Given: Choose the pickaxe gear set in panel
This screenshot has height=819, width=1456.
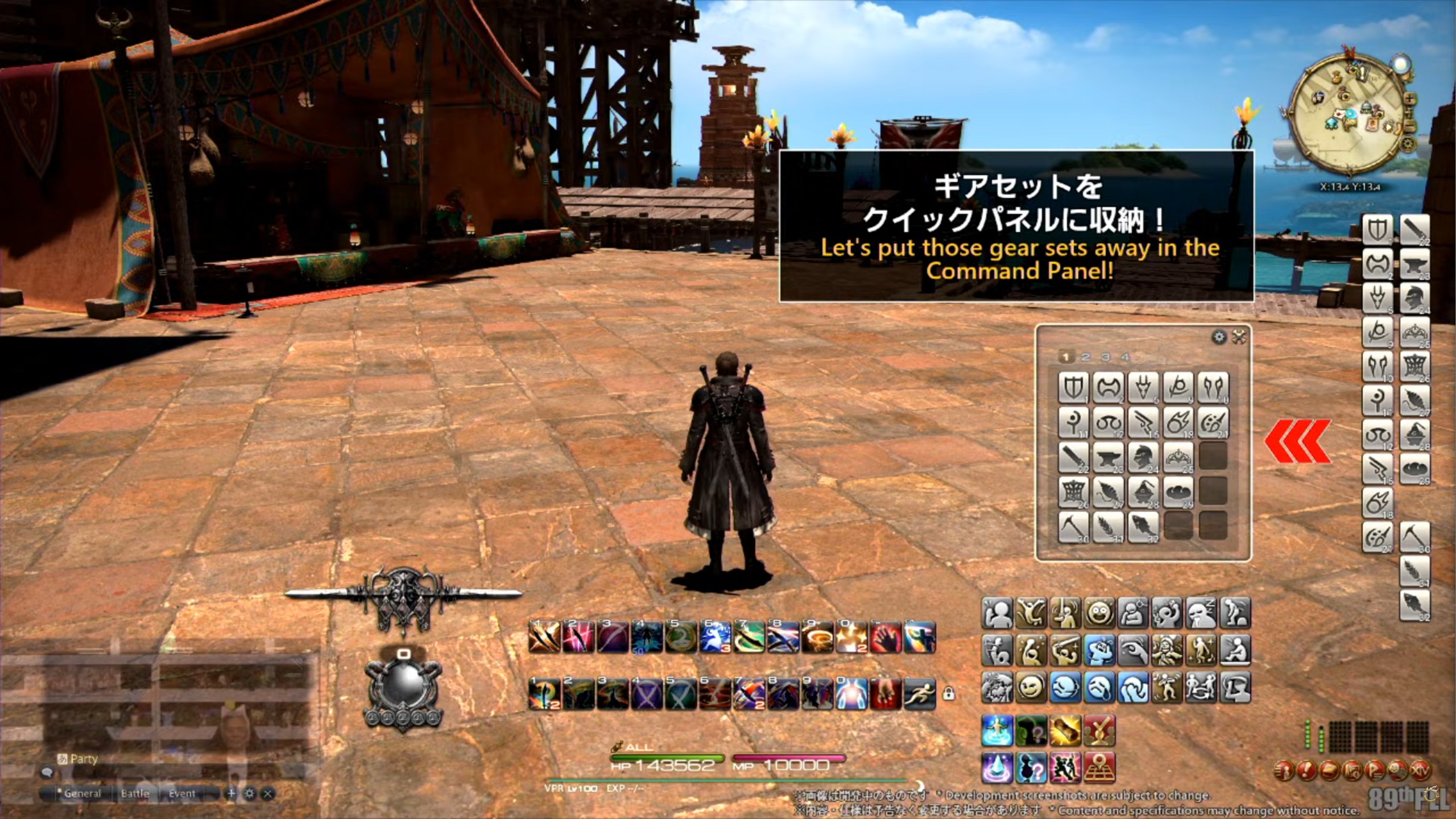Looking at the screenshot, I should (x=1073, y=526).
